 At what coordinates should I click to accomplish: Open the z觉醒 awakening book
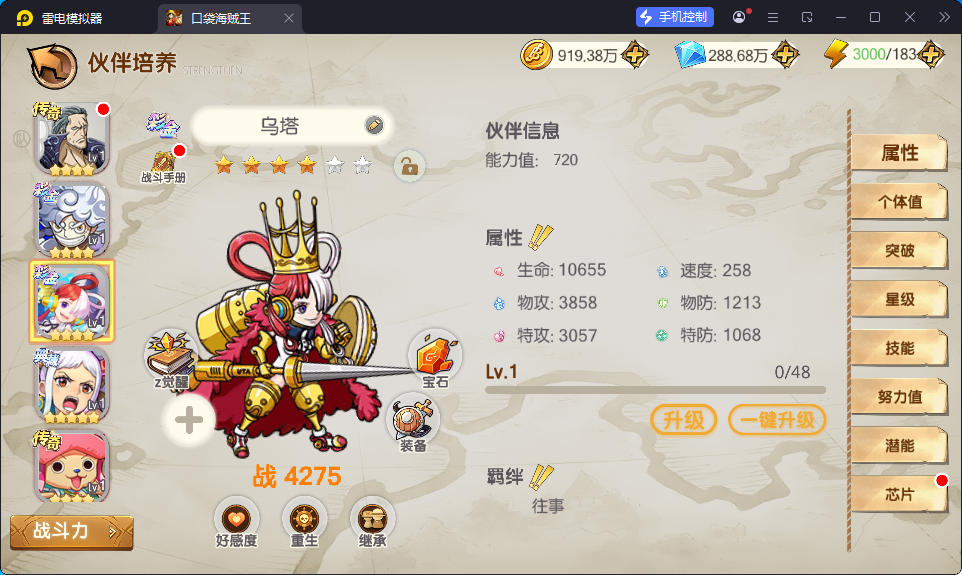pyautogui.click(x=172, y=359)
